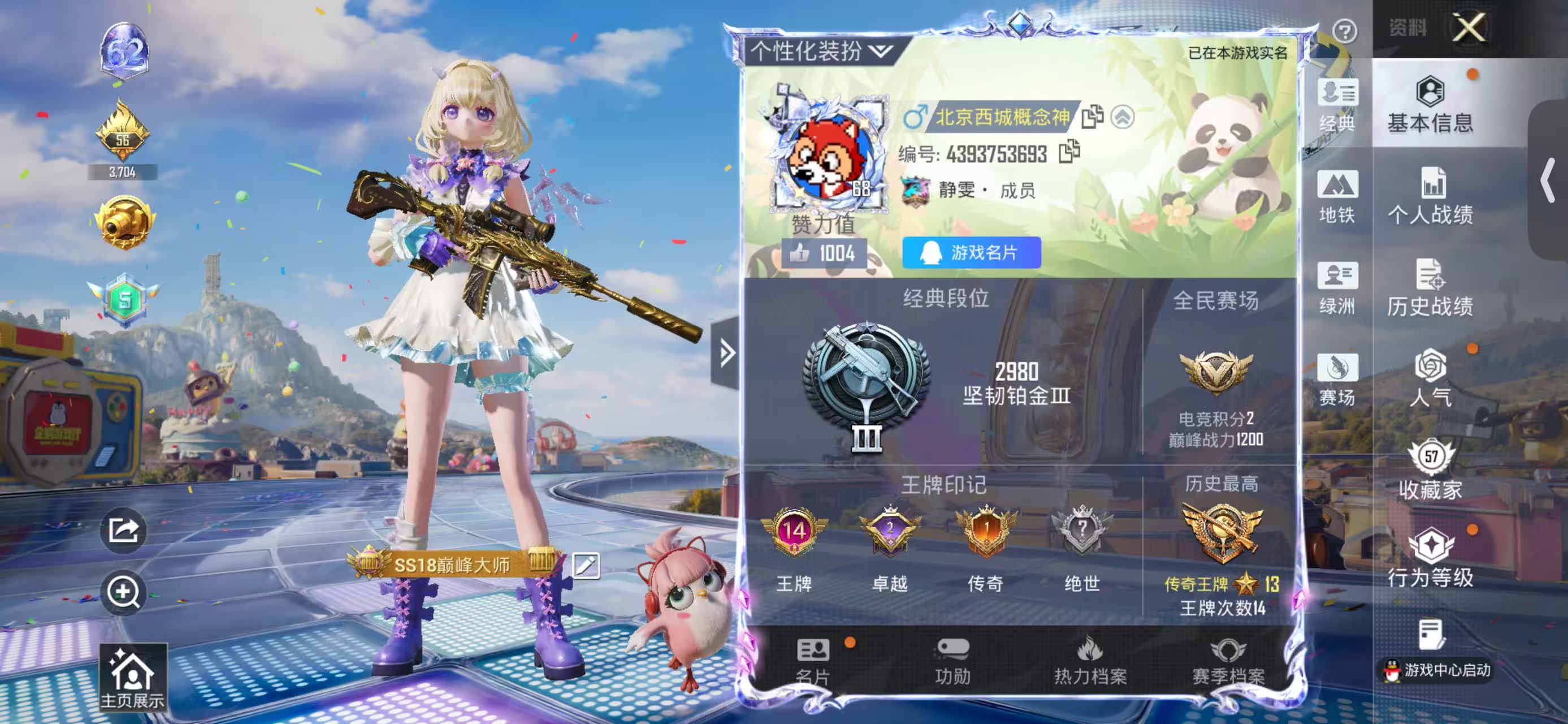The height and width of the screenshot is (724, 1568).
Task: Switch to 绿洲 mode category
Action: (1337, 287)
